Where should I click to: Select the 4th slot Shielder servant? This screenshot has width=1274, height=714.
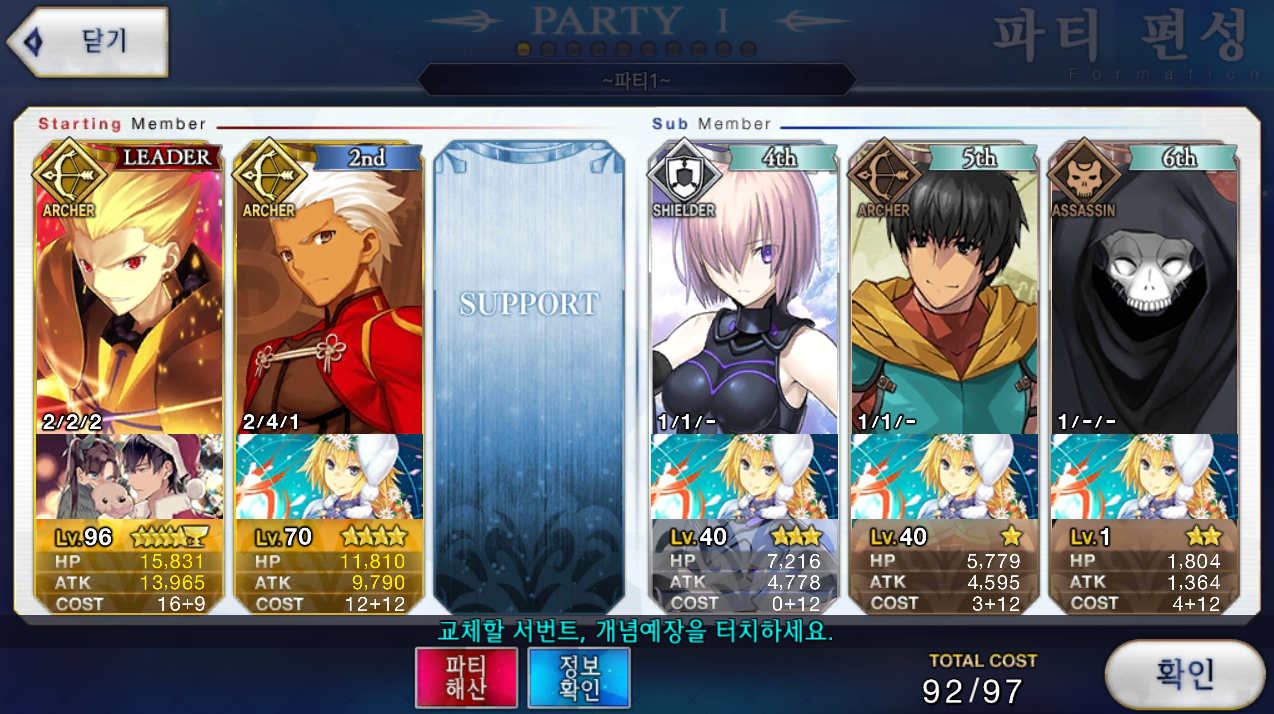pos(744,290)
